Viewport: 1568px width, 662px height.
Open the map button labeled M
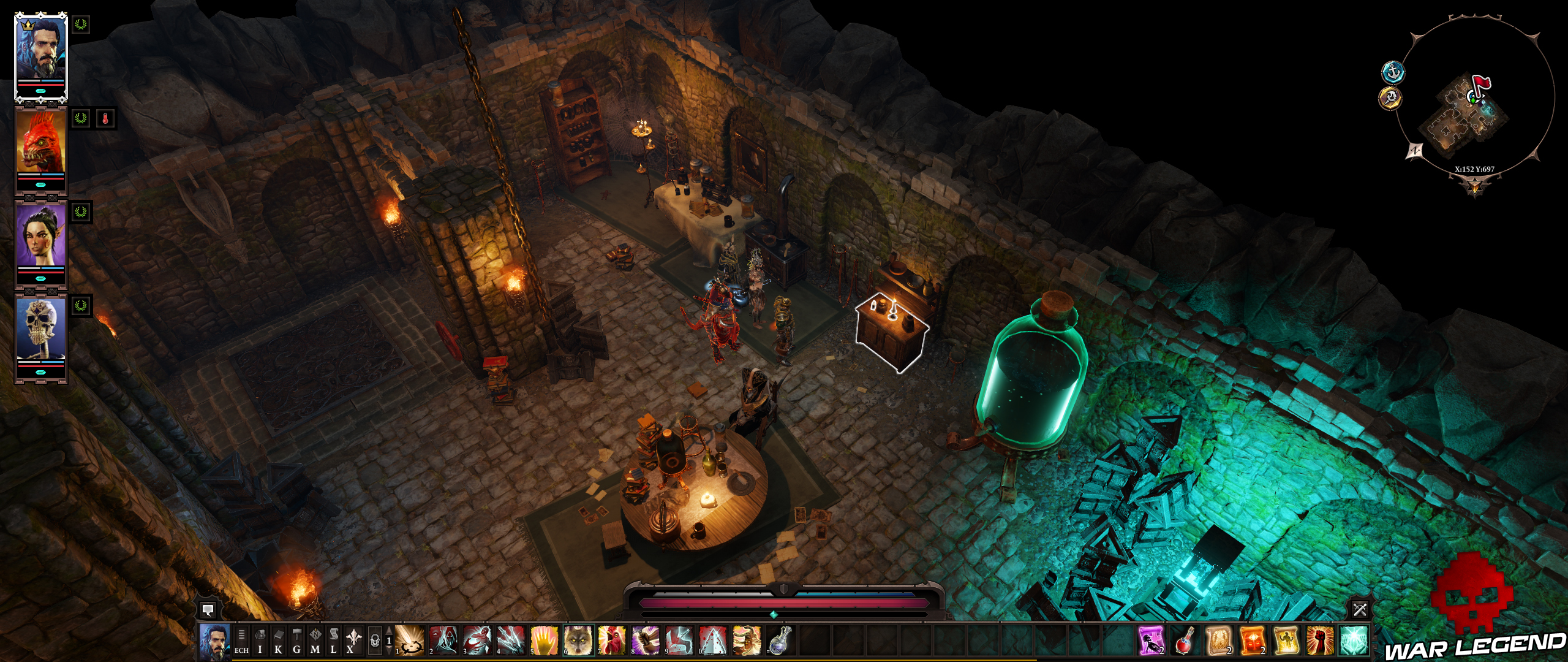[x=315, y=641]
